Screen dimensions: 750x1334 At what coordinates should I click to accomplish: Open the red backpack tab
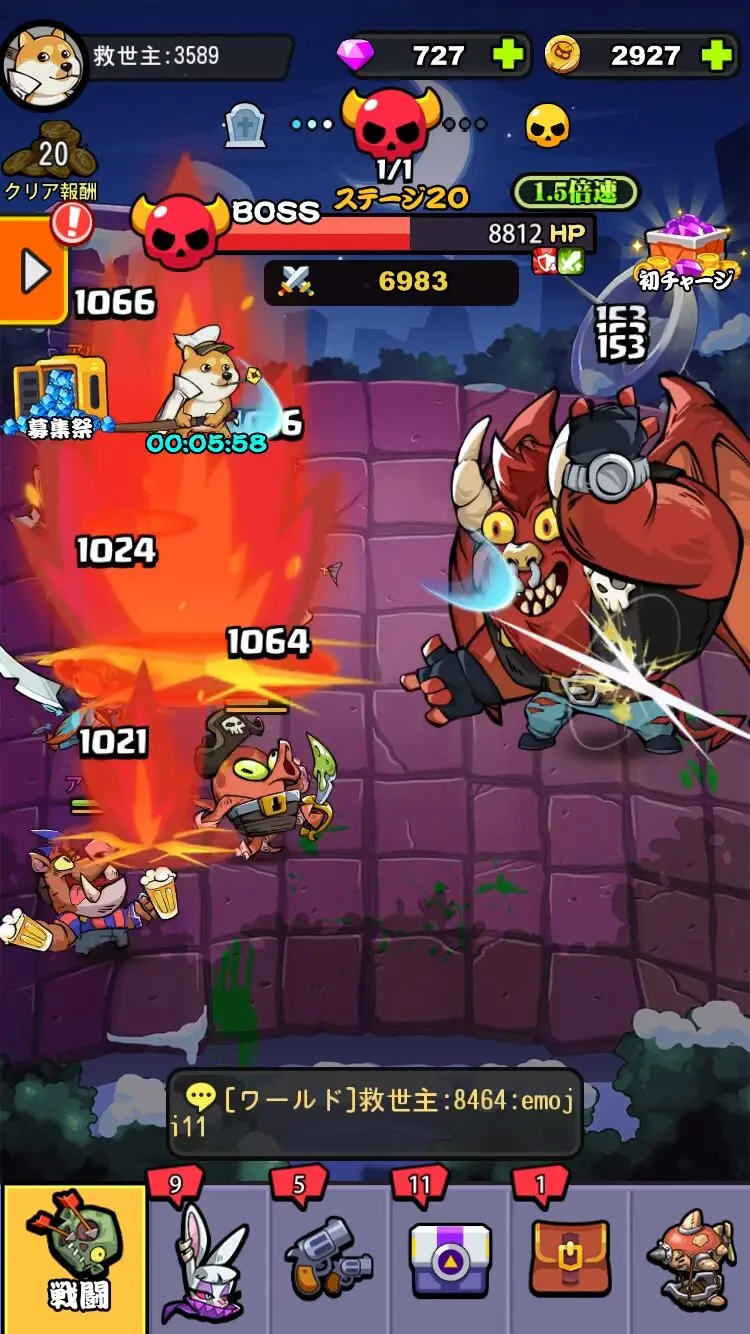click(570, 1258)
